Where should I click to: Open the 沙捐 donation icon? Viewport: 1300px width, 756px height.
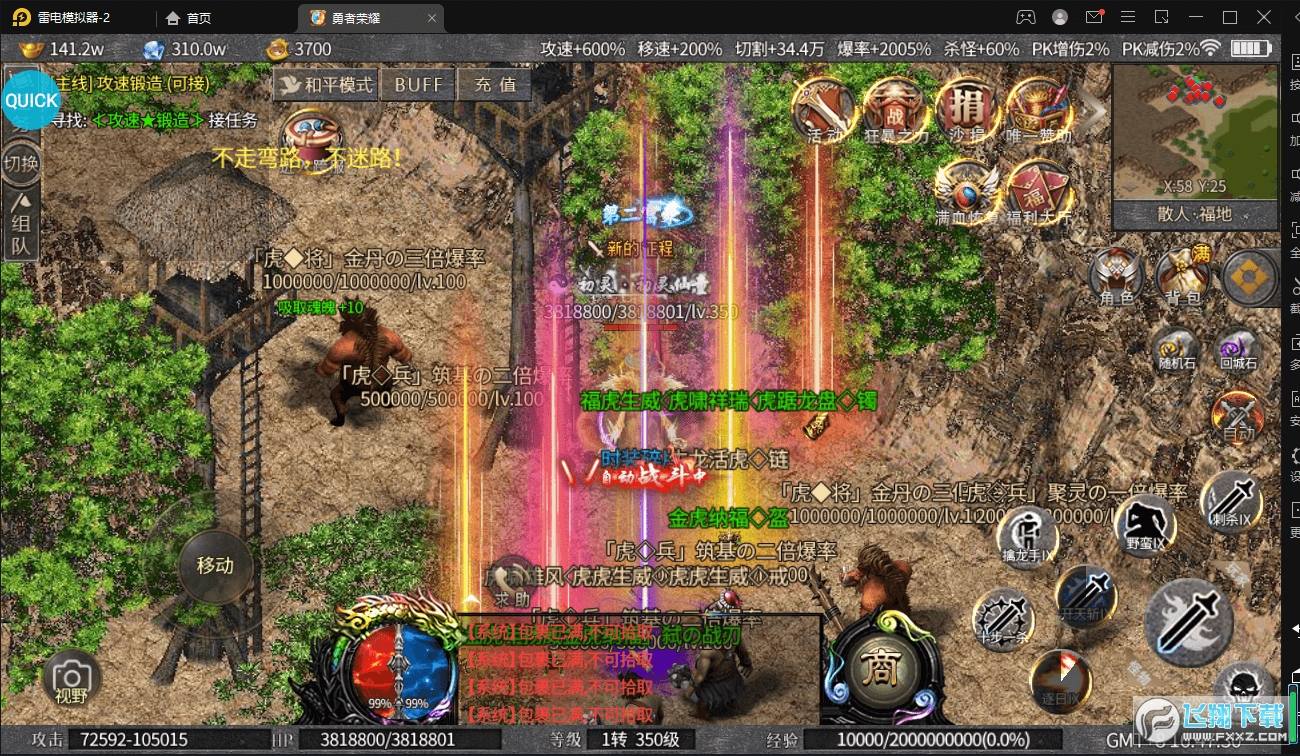point(967,110)
